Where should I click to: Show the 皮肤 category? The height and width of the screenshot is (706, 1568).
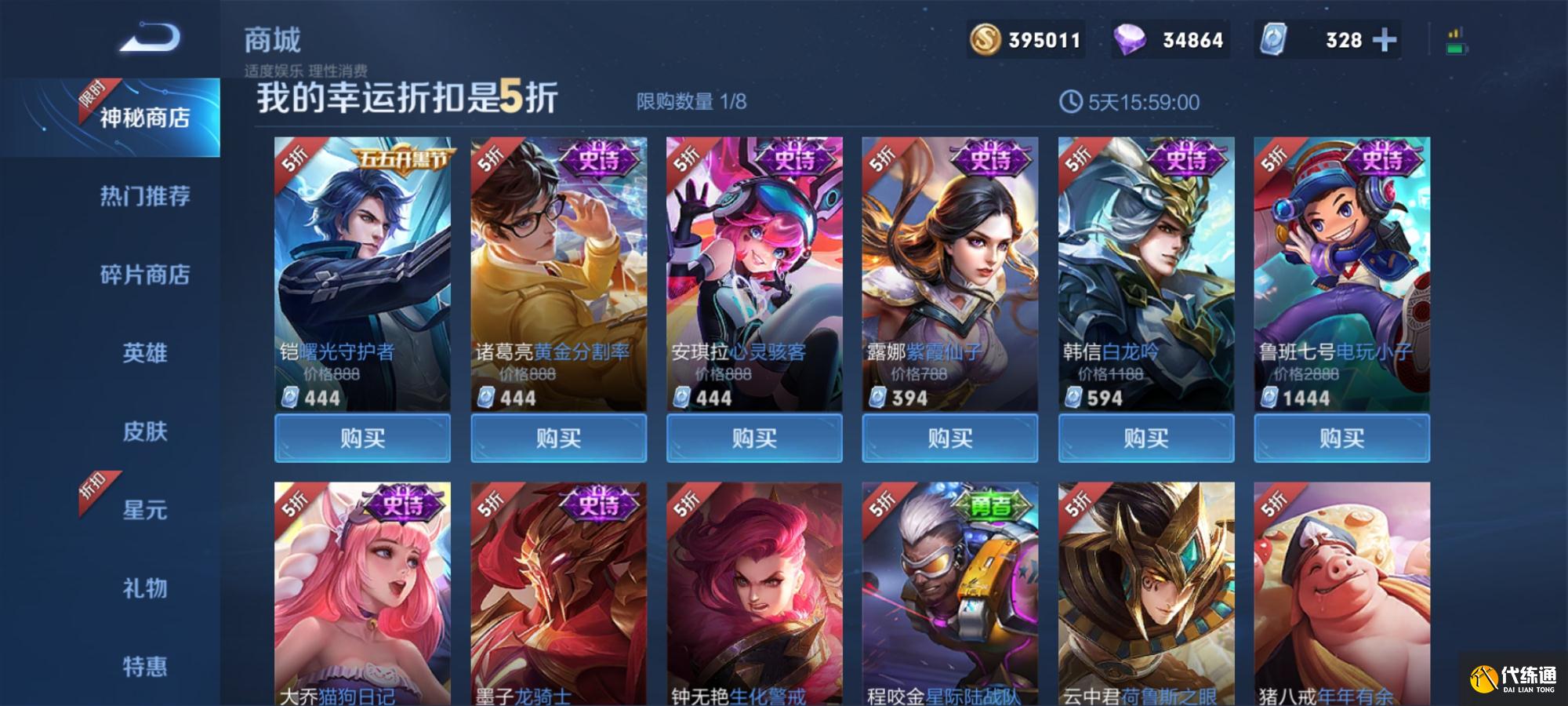pos(144,431)
